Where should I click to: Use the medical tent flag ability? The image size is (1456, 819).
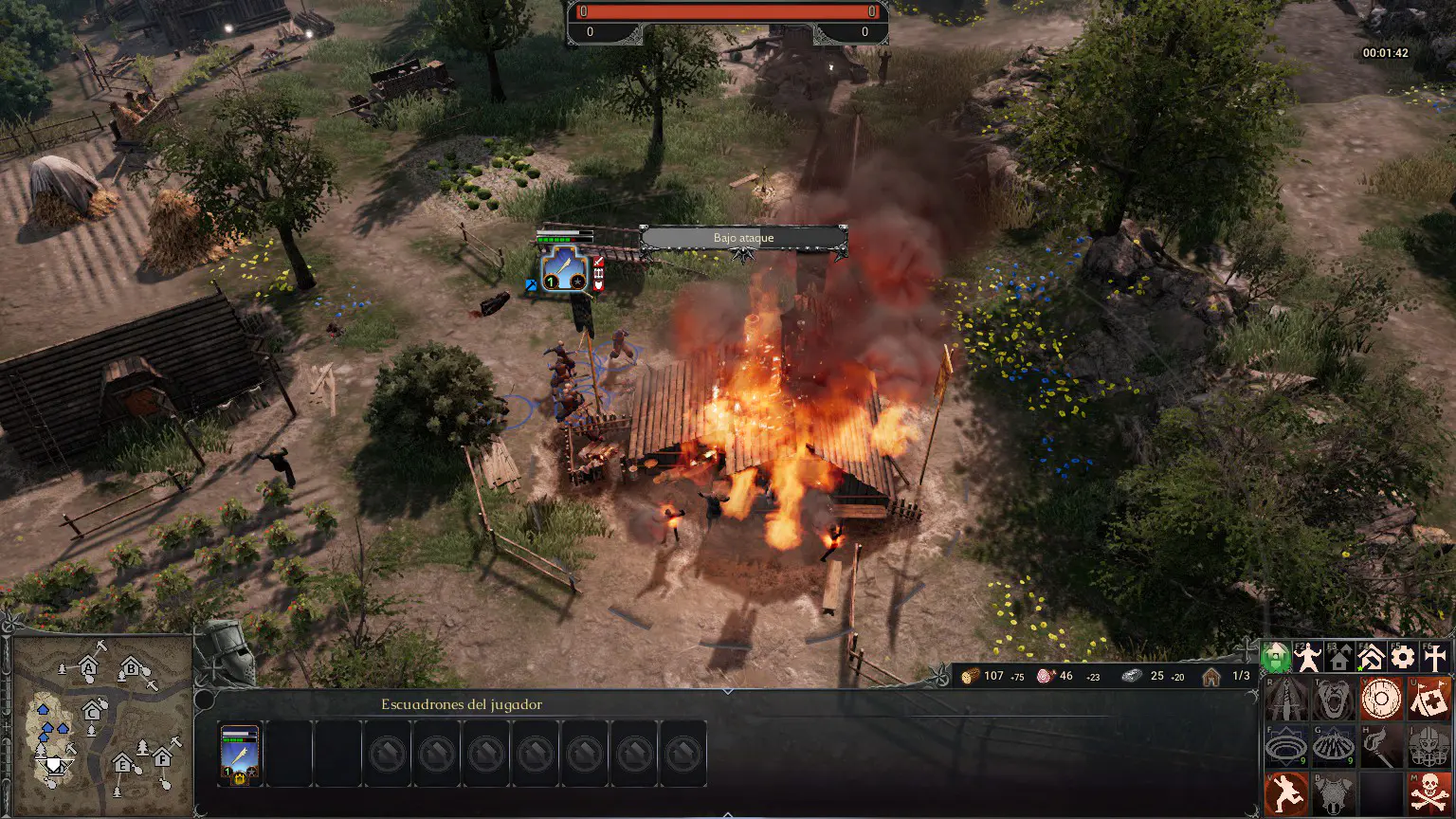pos(1428,700)
